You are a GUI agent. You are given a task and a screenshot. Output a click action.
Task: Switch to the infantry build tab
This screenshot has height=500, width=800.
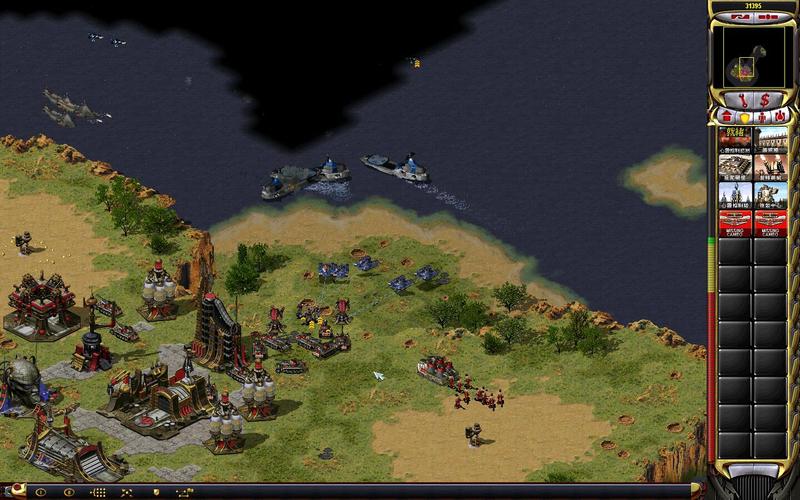tap(762, 117)
